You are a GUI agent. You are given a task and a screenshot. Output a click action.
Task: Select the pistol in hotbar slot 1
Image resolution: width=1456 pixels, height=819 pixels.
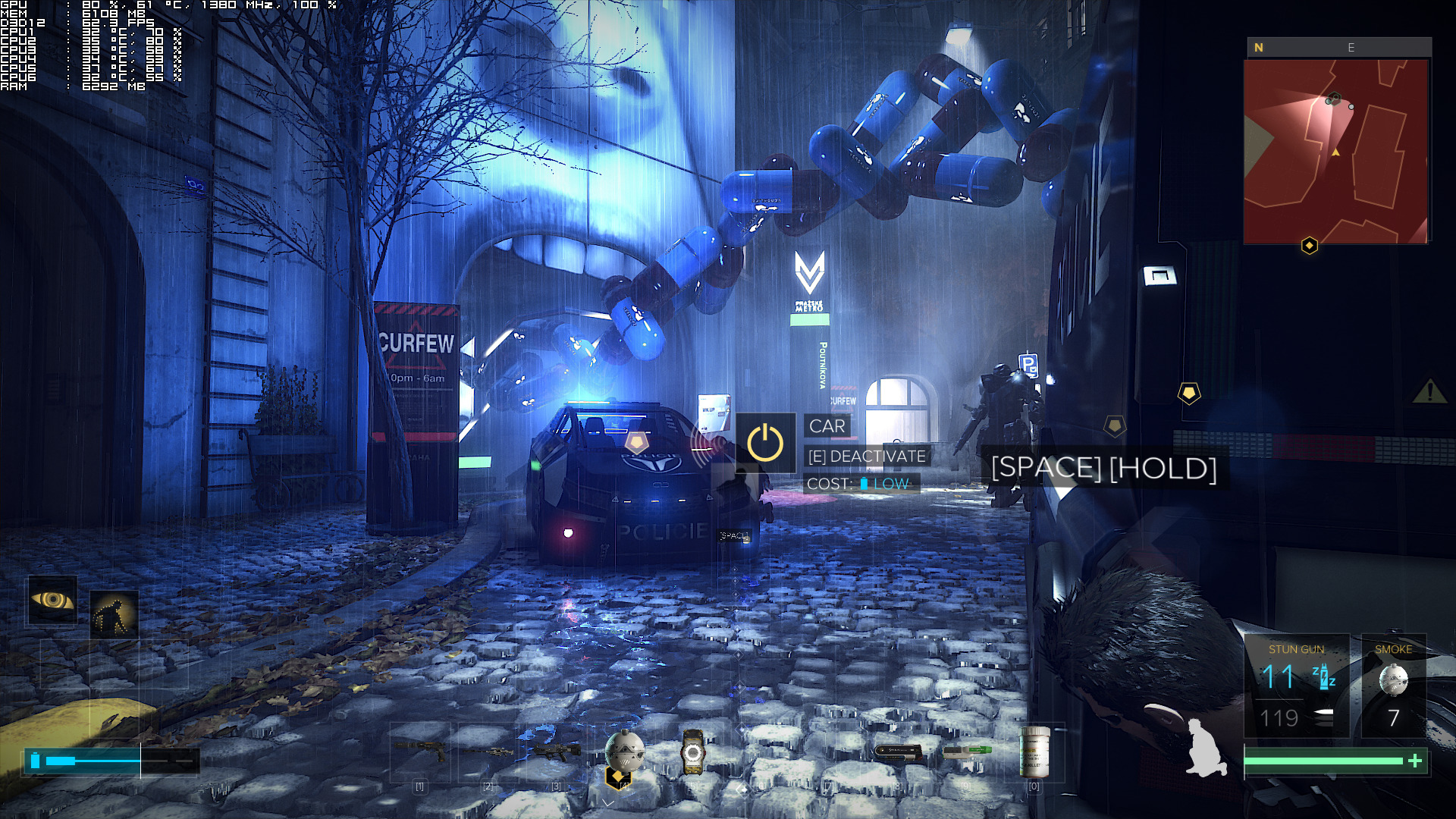pos(419,752)
